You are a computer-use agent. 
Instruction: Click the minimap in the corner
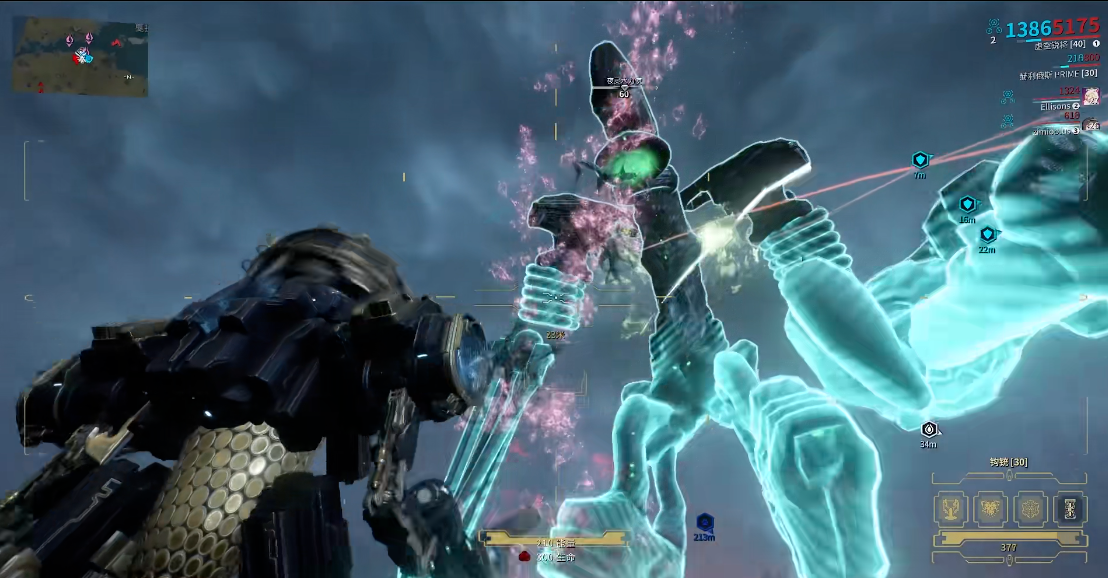(x=80, y=56)
